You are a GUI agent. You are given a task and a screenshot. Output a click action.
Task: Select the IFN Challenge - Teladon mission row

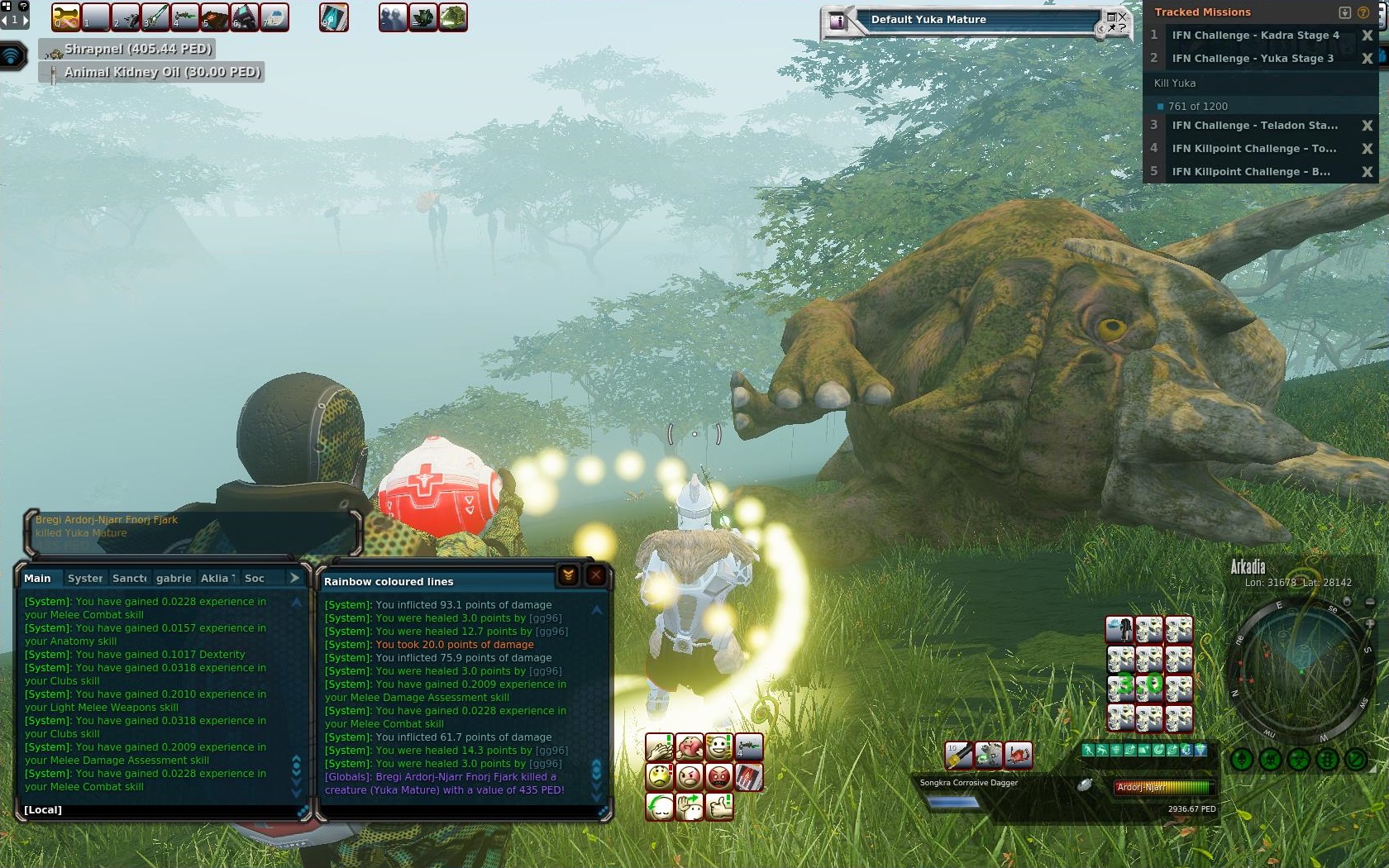1253,126
